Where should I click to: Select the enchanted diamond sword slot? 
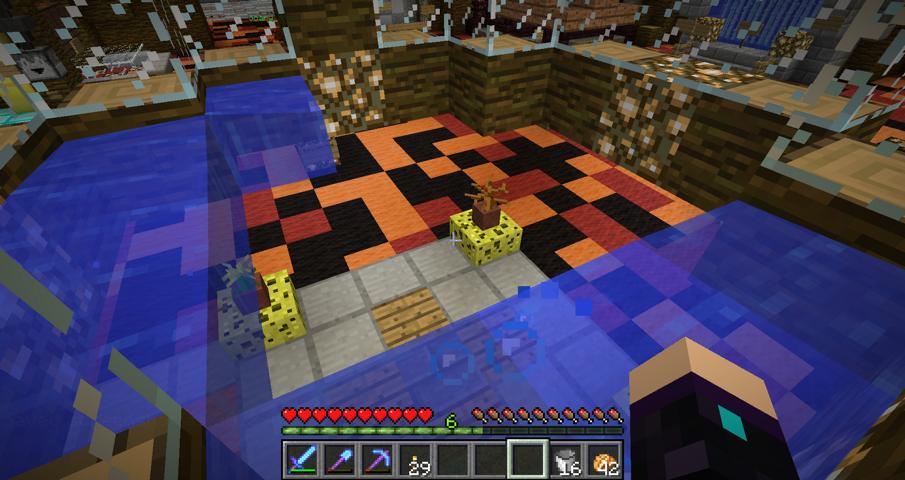[x=301, y=458]
